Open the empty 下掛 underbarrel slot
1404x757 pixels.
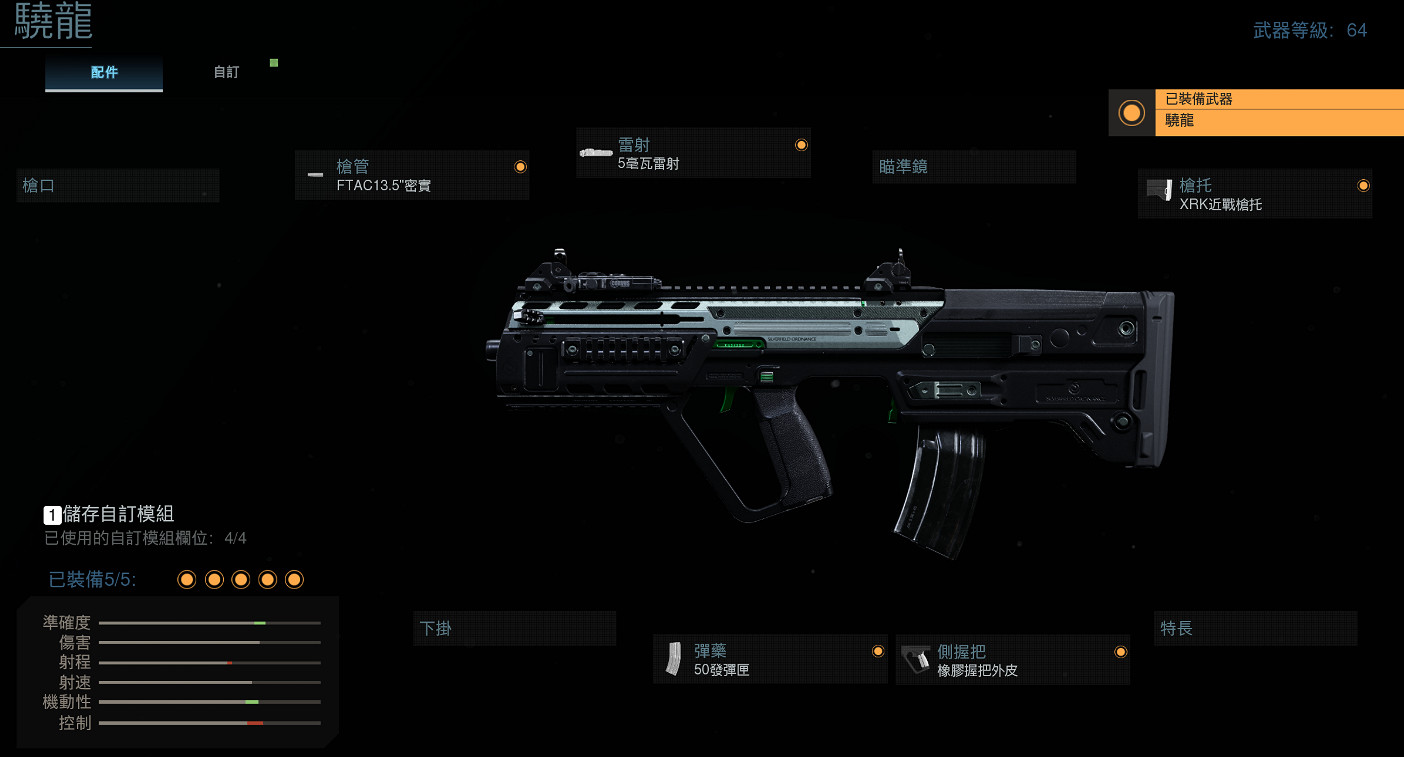pyautogui.click(x=514, y=629)
